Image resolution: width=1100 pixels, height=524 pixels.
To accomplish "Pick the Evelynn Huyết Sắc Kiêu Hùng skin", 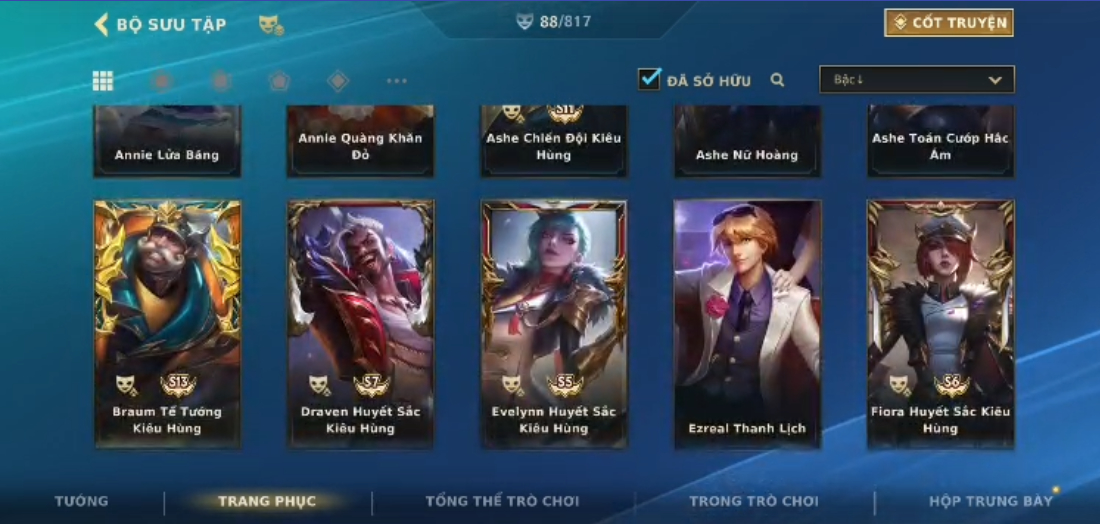I will pyautogui.click(x=553, y=322).
